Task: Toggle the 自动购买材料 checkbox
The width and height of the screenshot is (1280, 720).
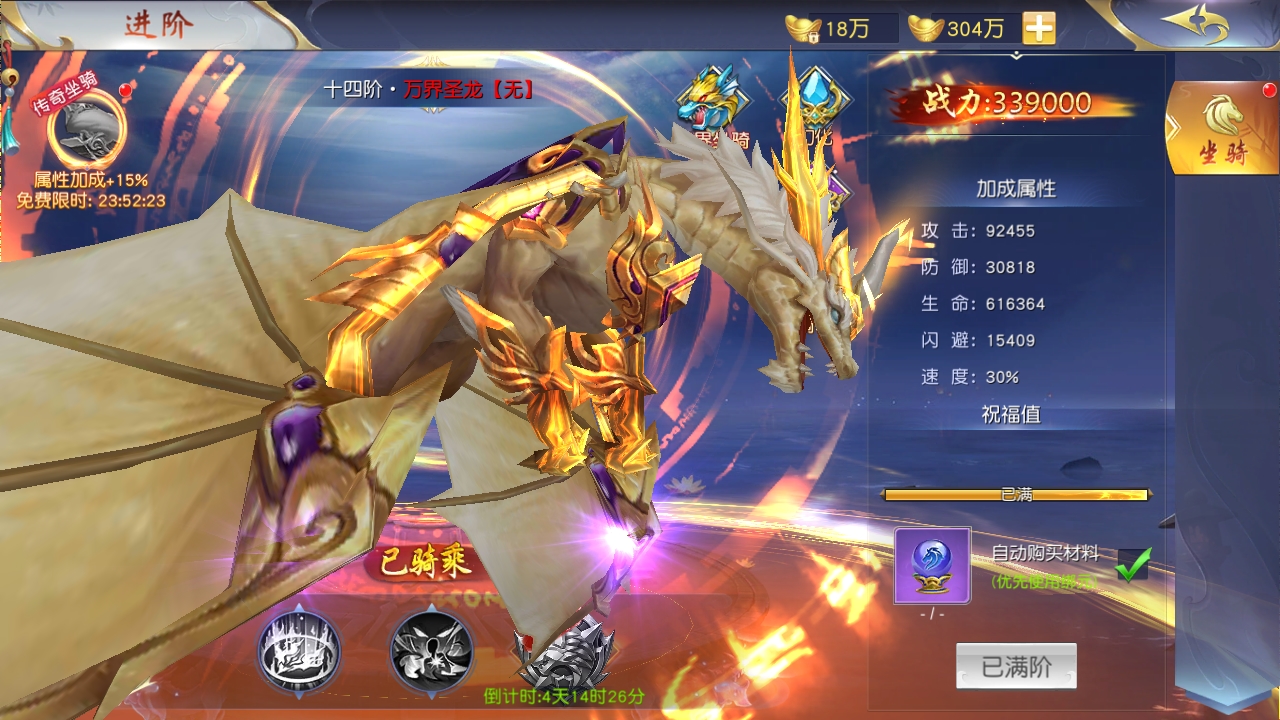Action: coord(1133,565)
